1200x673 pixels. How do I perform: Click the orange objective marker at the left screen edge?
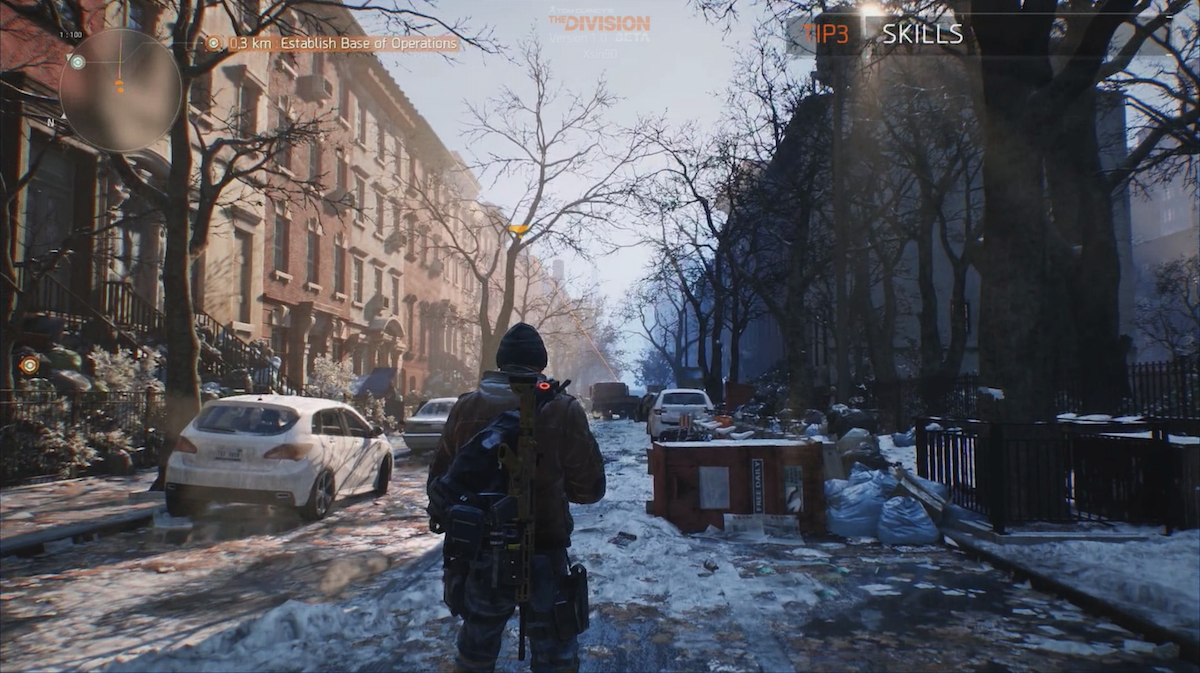pyautogui.click(x=29, y=365)
